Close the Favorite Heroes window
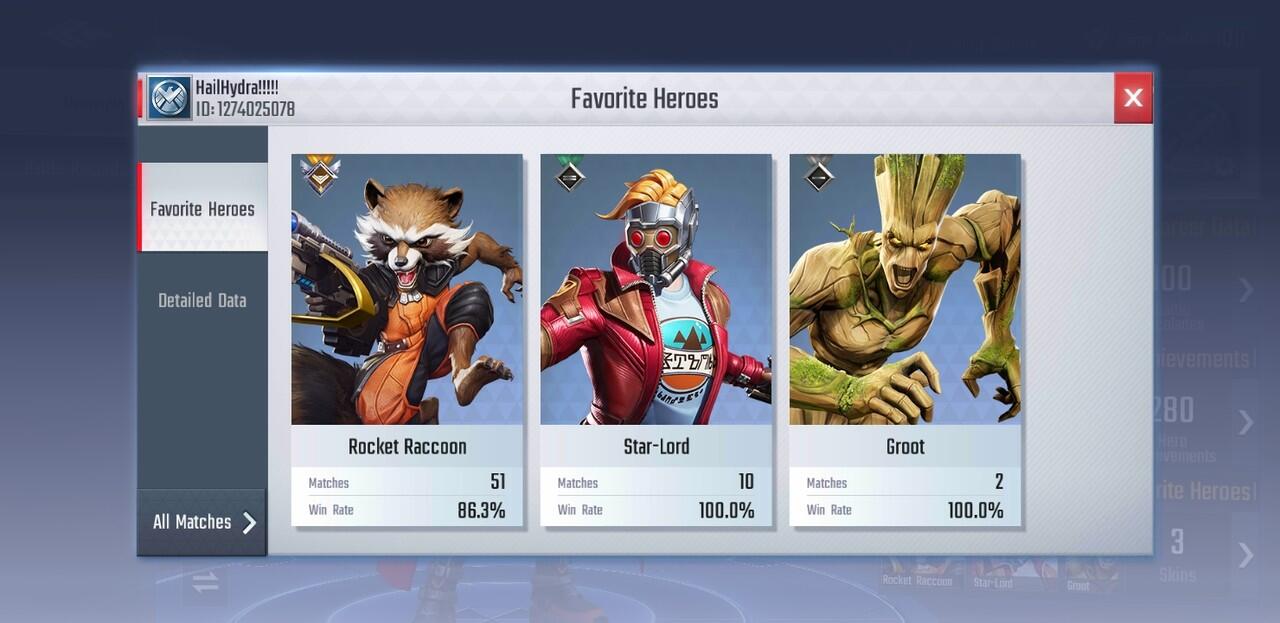1280x623 pixels. (x=1133, y=98)
